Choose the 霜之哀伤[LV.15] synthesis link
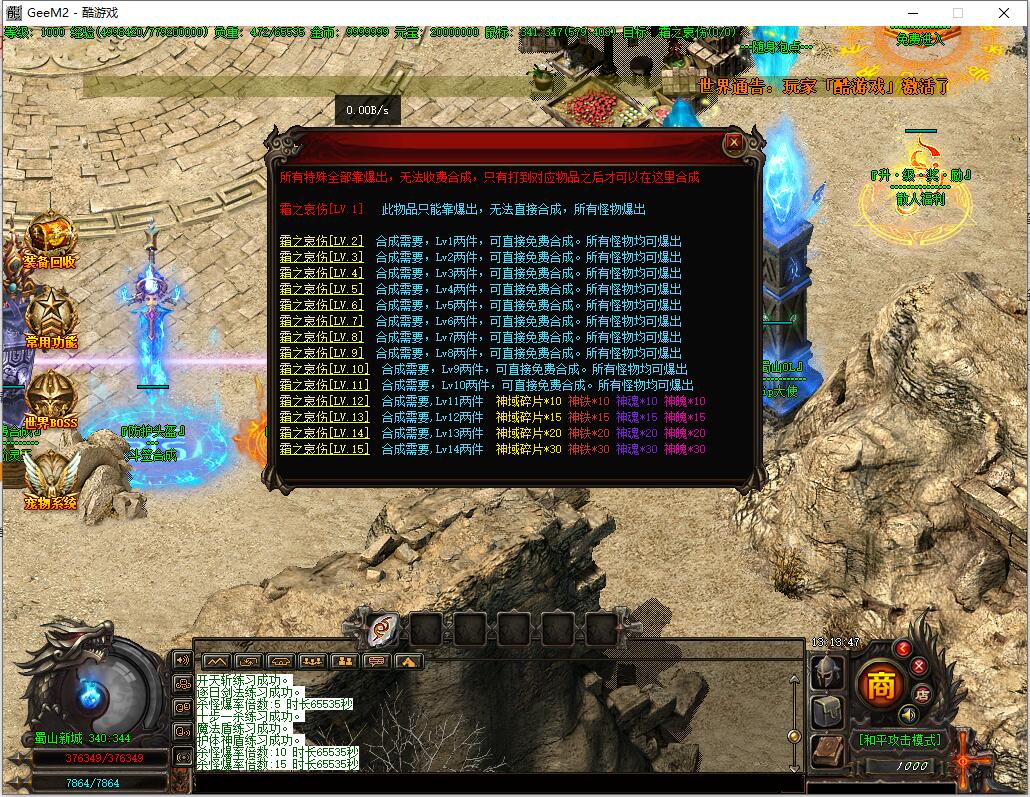Screen dimensions: 1030x797 point(324,449)
